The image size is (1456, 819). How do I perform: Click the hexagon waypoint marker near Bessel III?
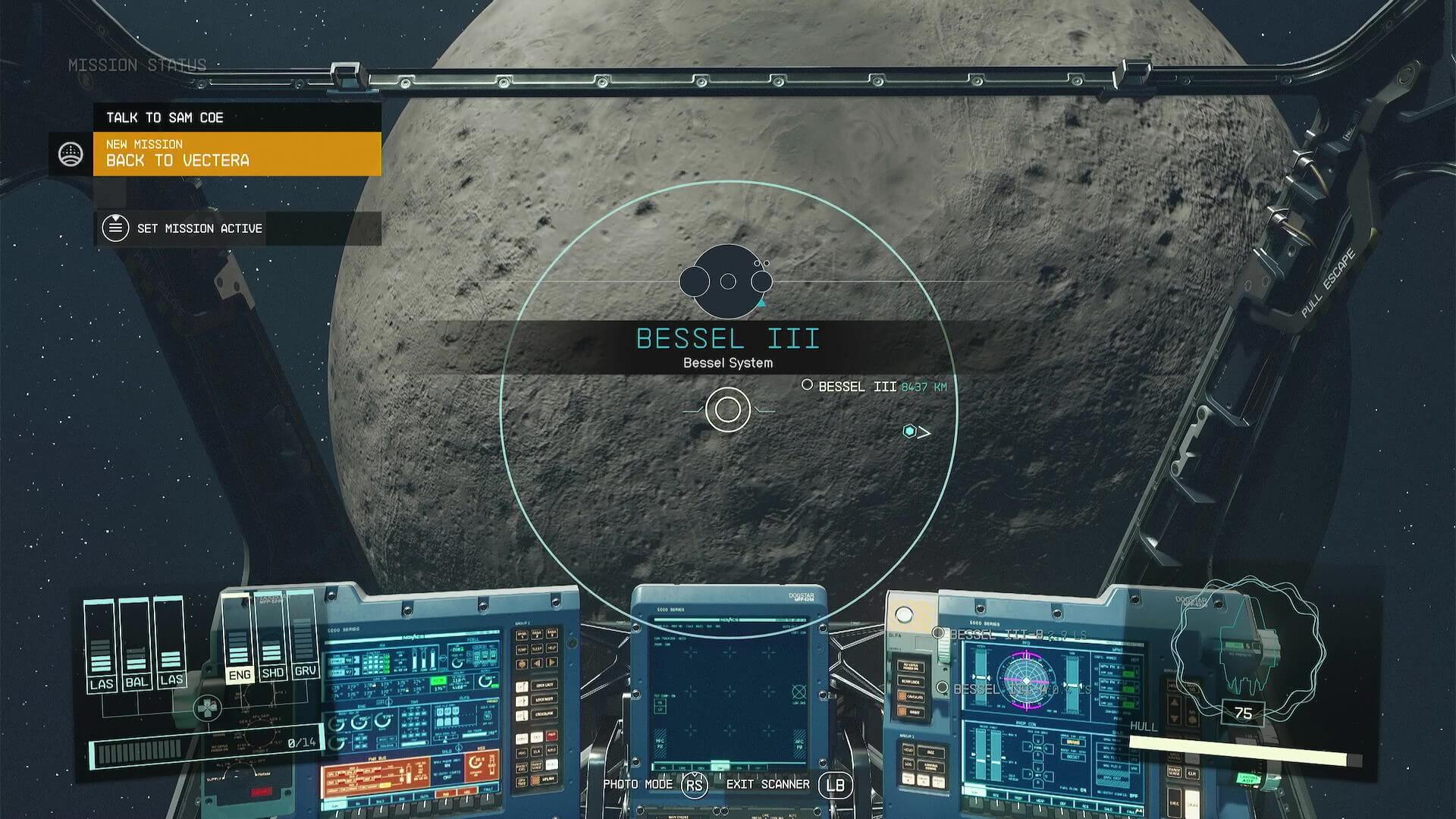(909, 432)
